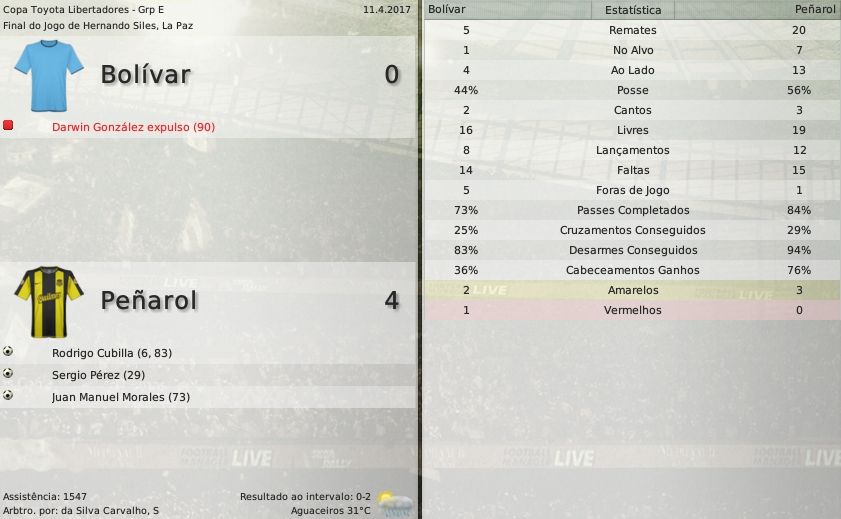This screenshot has width=841, height=519.
Task: Open referee da Silva Carvalho's profile
Action: click(x=108, y=511)
